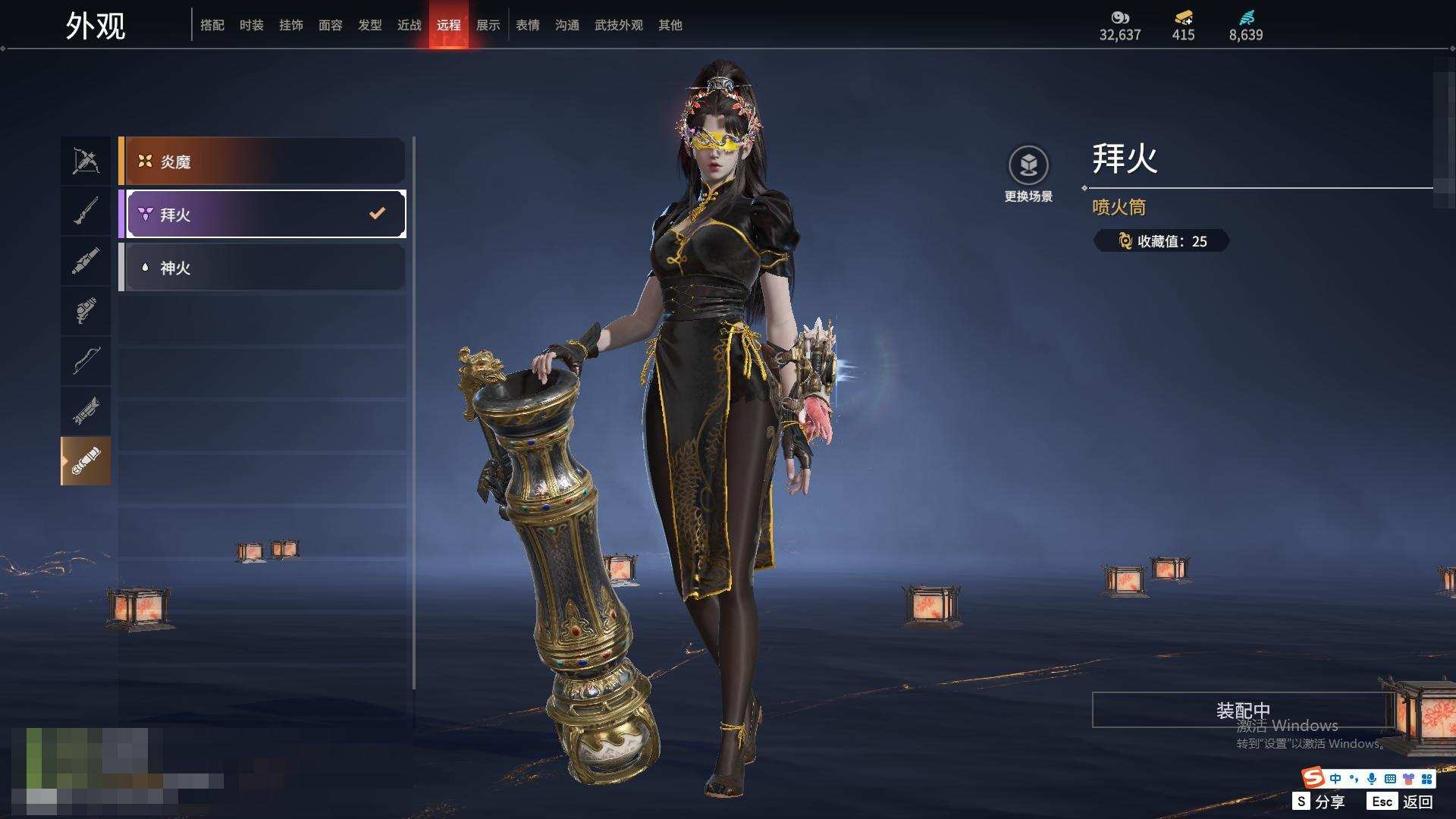The width and height of the screenshot is (1456, 819).
Task: Click the 更换场景 change scene button
Action: (x=1028, y=174)
